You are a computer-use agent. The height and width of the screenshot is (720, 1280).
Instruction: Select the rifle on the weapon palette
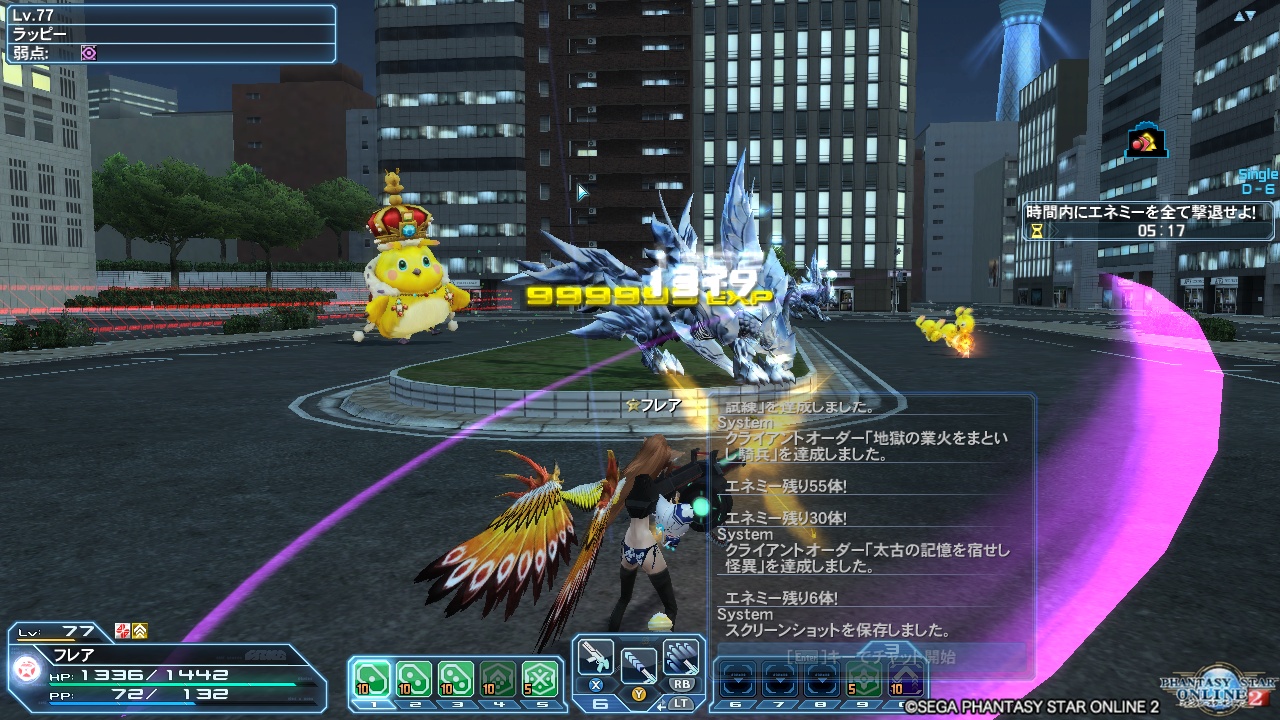point(596,657)
